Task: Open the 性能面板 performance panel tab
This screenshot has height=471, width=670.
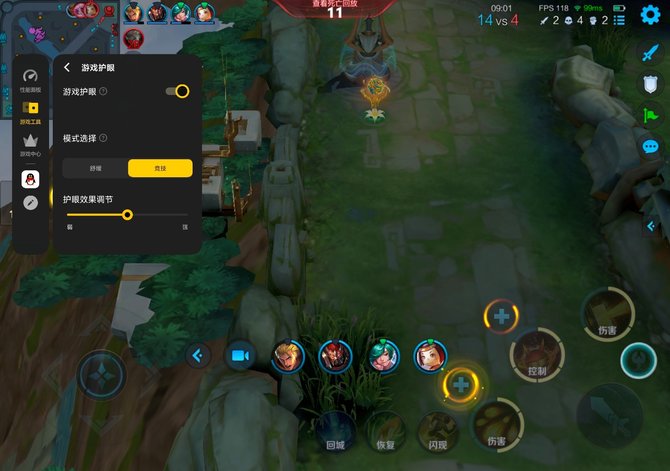Action: pyautogui.click(x=31, y=79)
